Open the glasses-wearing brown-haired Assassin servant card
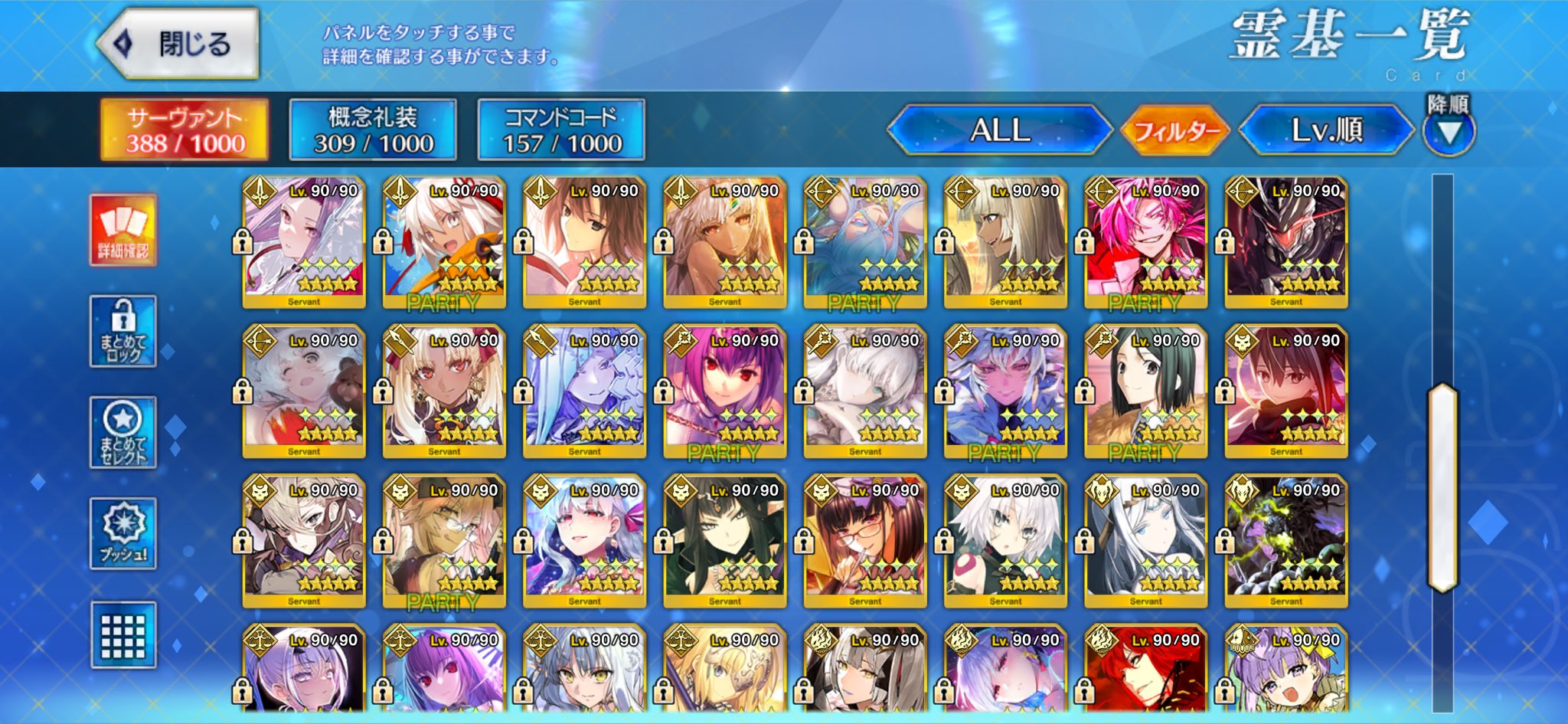This screenshot has height=724, width=1568. (865, 542)
